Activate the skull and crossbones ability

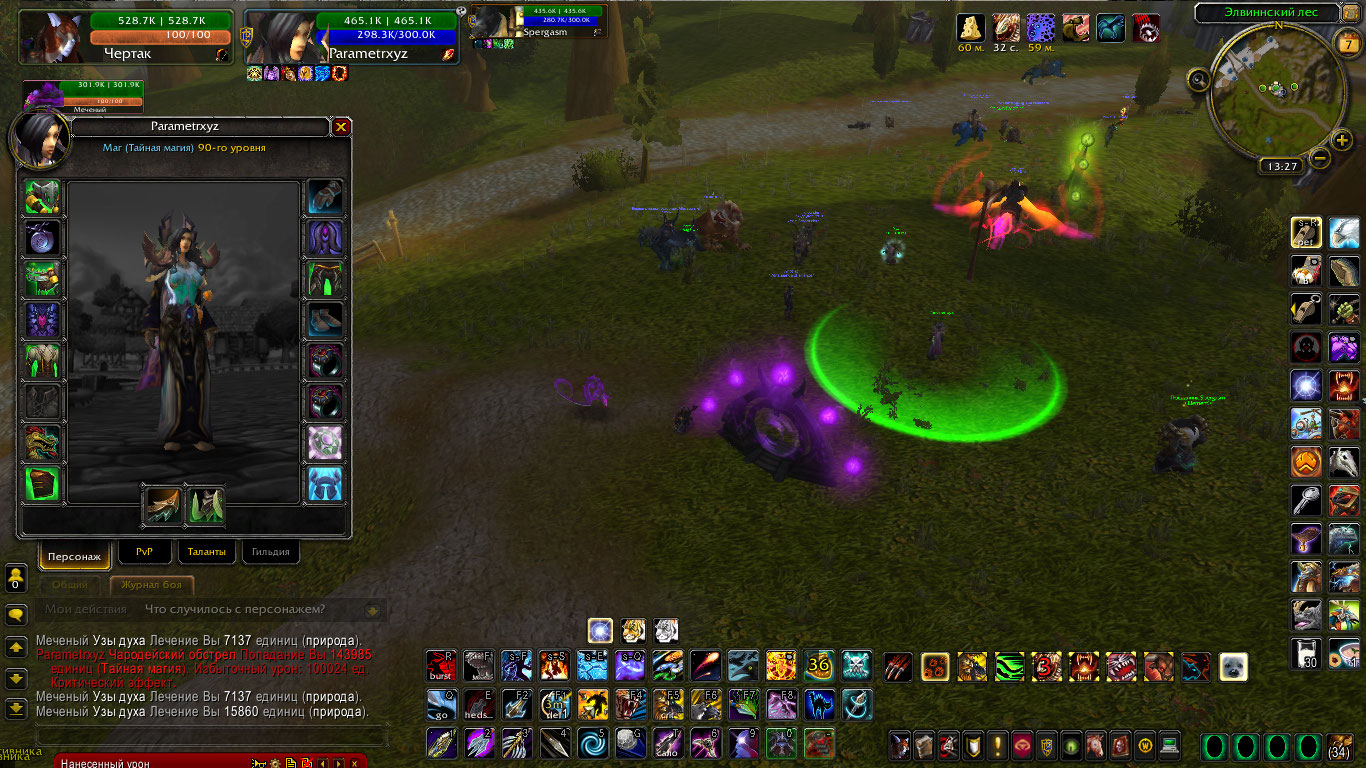[856, 665]
